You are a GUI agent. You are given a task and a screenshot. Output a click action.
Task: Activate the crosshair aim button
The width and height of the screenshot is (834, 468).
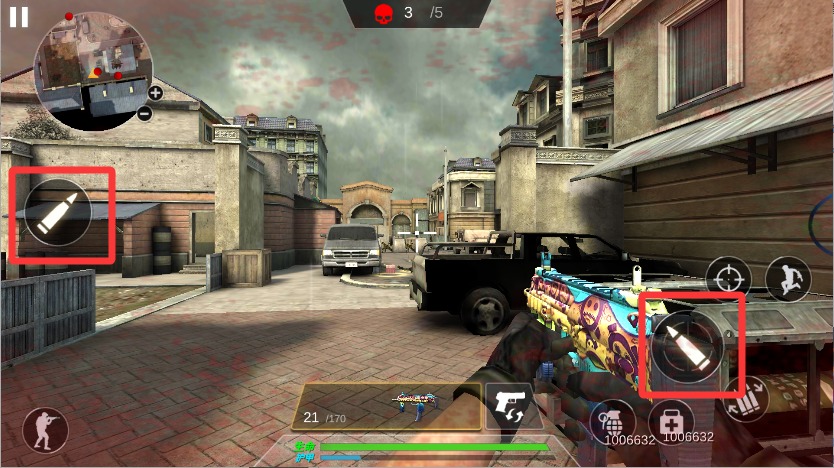pos(728,278)
